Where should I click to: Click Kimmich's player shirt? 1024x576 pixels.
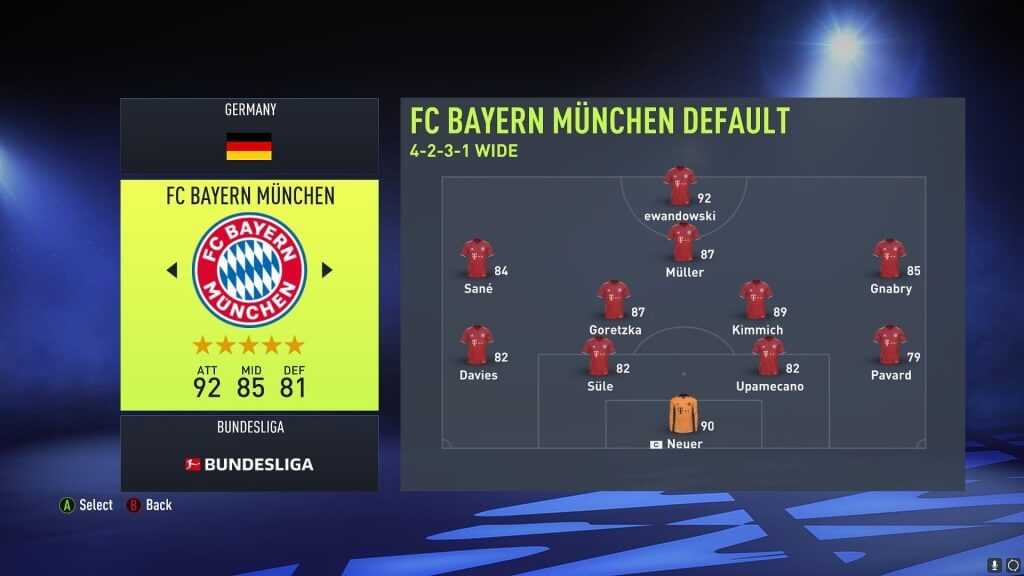tap(756, 300)
